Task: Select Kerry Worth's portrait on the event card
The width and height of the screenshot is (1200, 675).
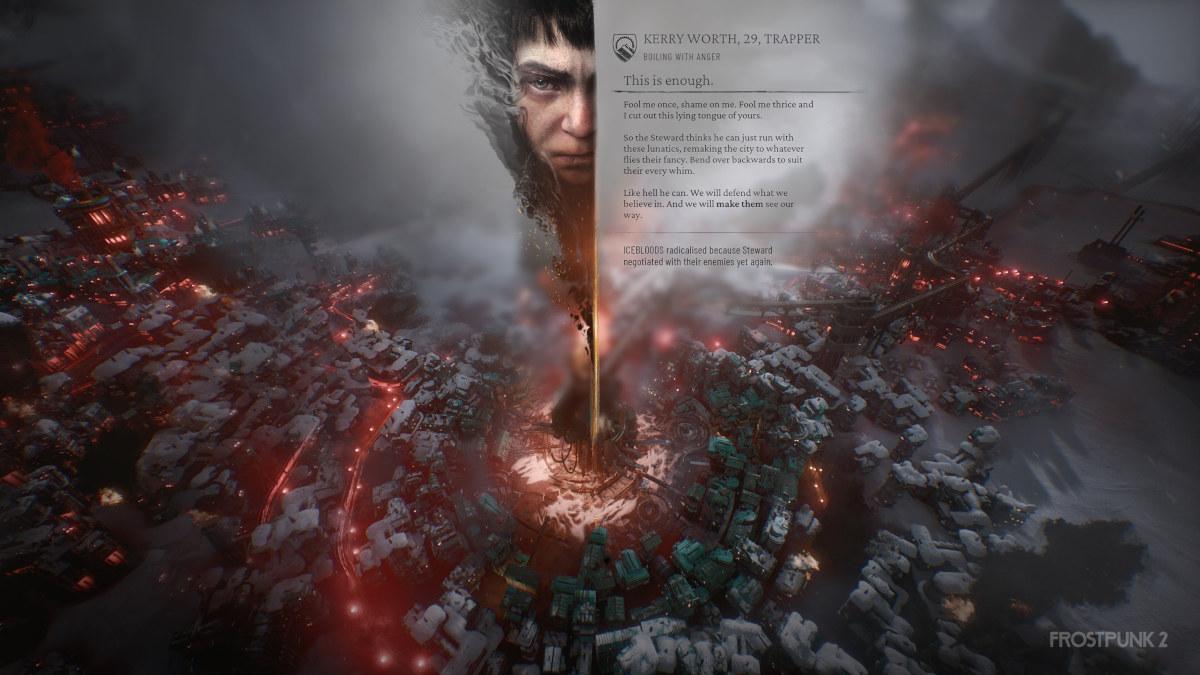Action: point(553,100)
